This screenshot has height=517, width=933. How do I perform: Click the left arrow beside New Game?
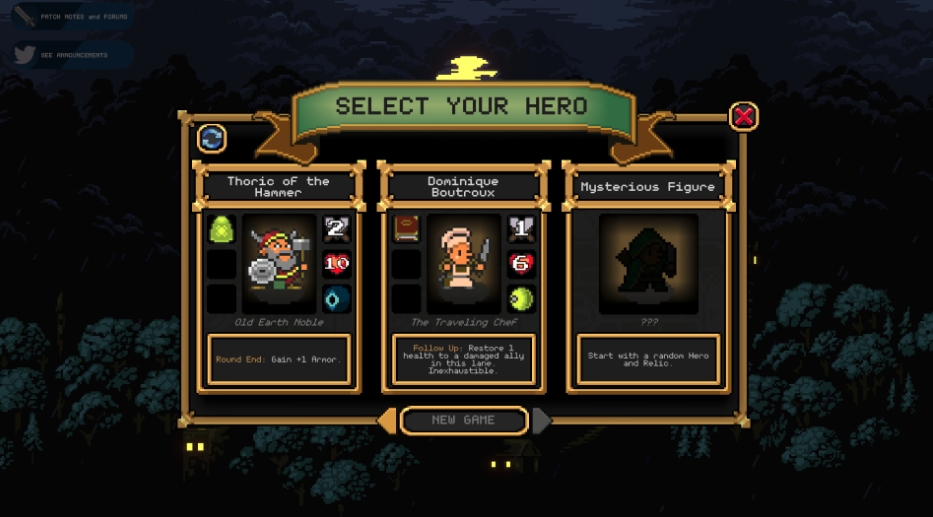click(386, 421)
